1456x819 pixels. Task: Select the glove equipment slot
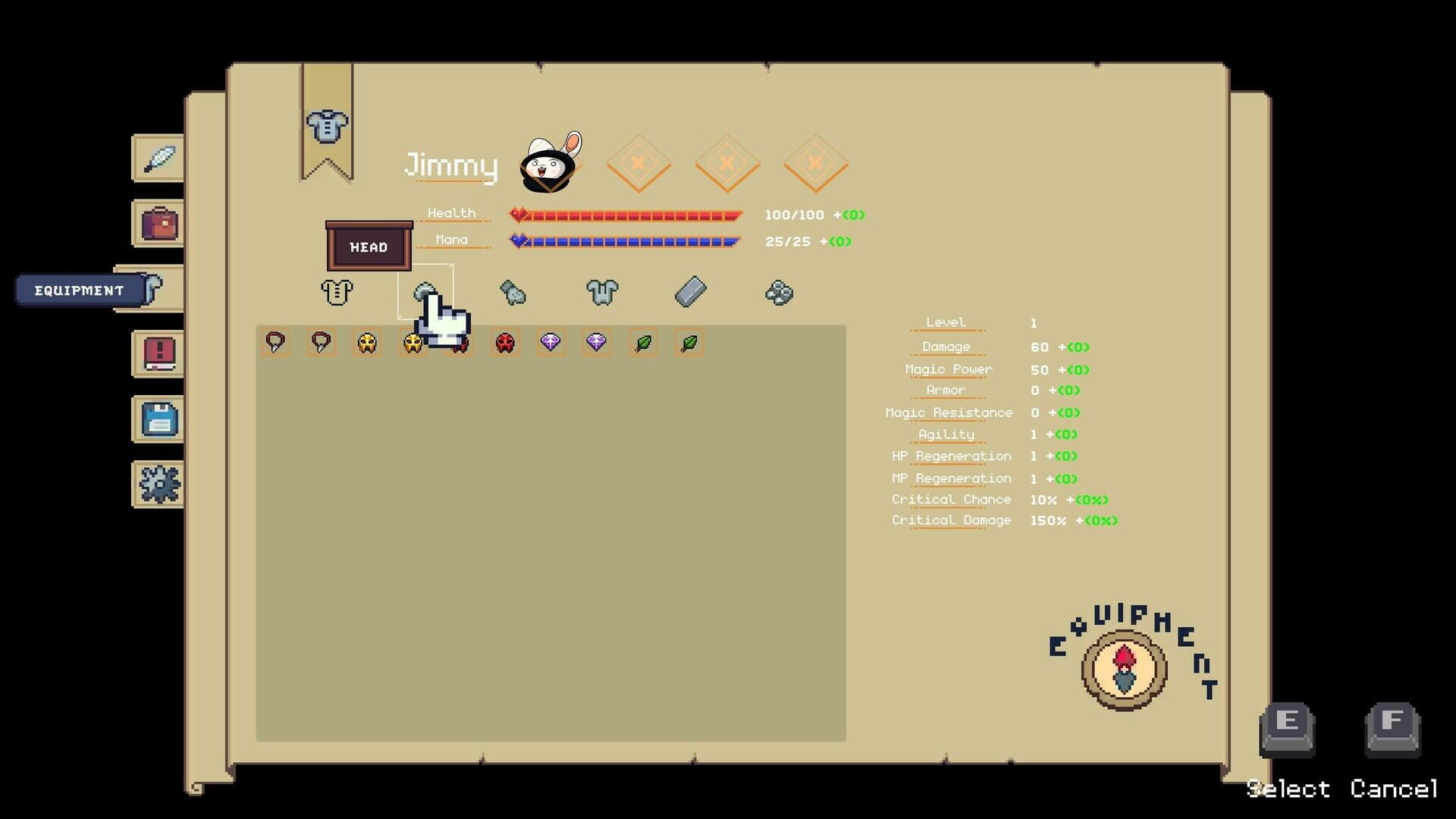(x=514, y=293)
